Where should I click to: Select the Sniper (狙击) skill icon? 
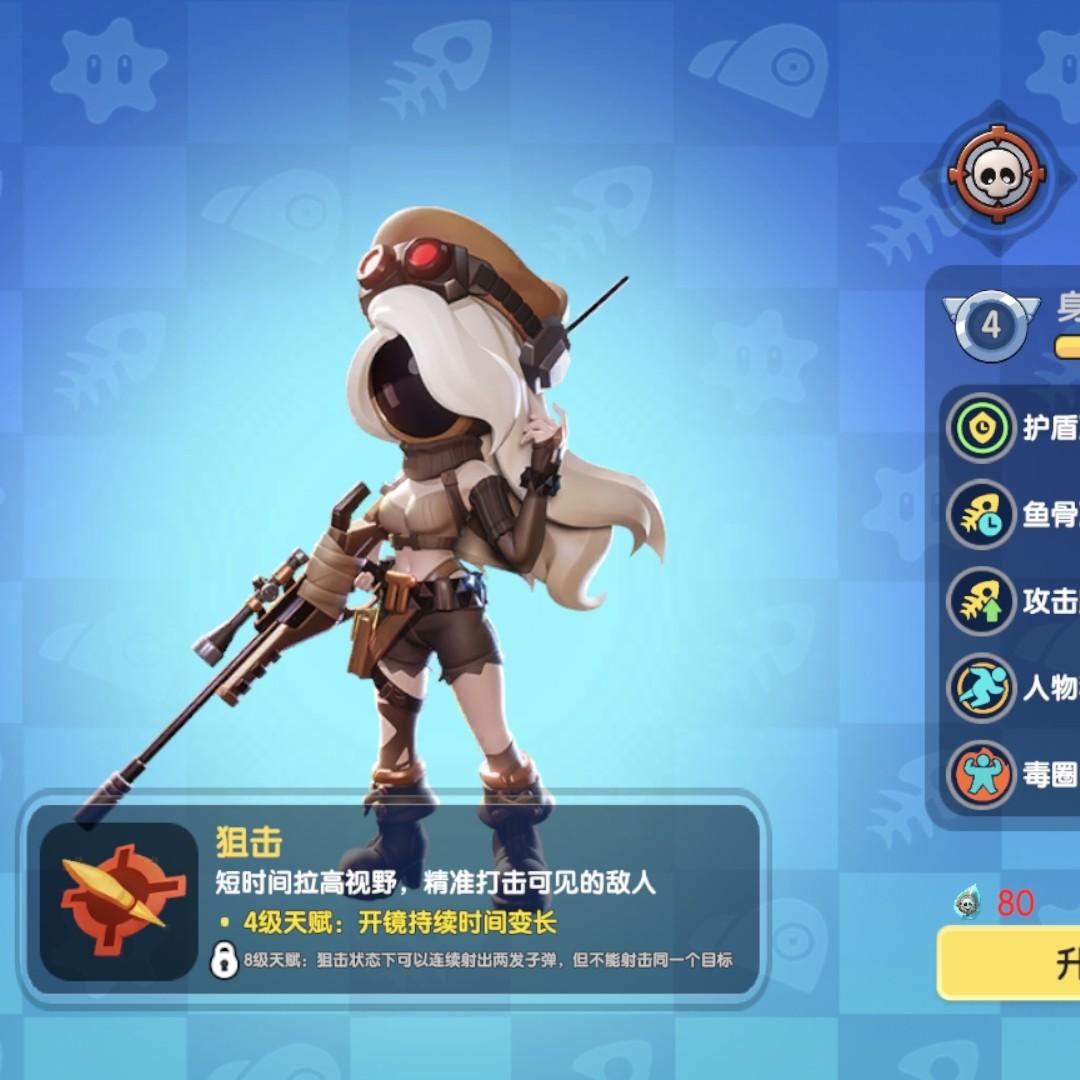[118, 886]
